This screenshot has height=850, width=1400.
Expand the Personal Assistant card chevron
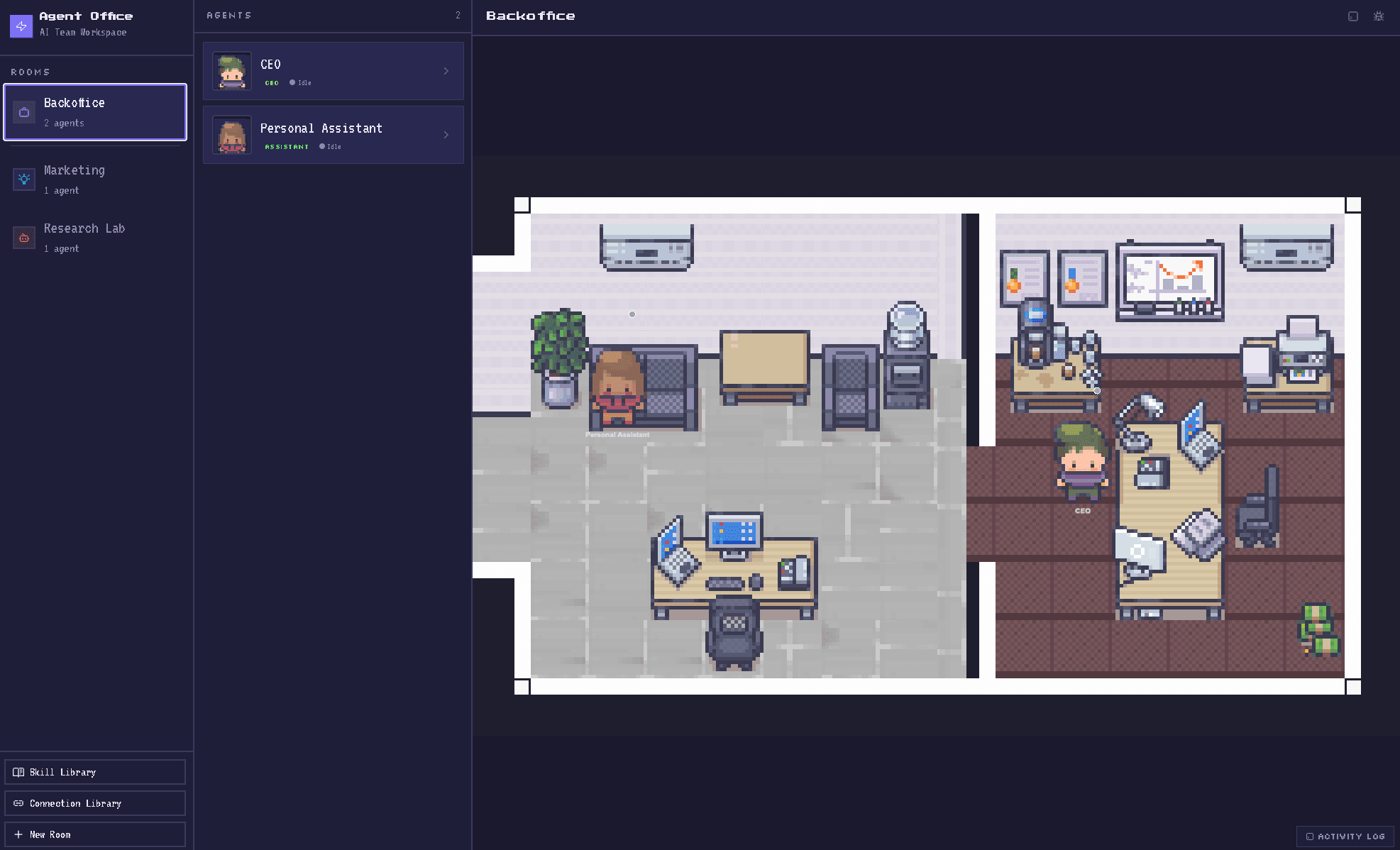pyautogui.click(x=446, y=135)
